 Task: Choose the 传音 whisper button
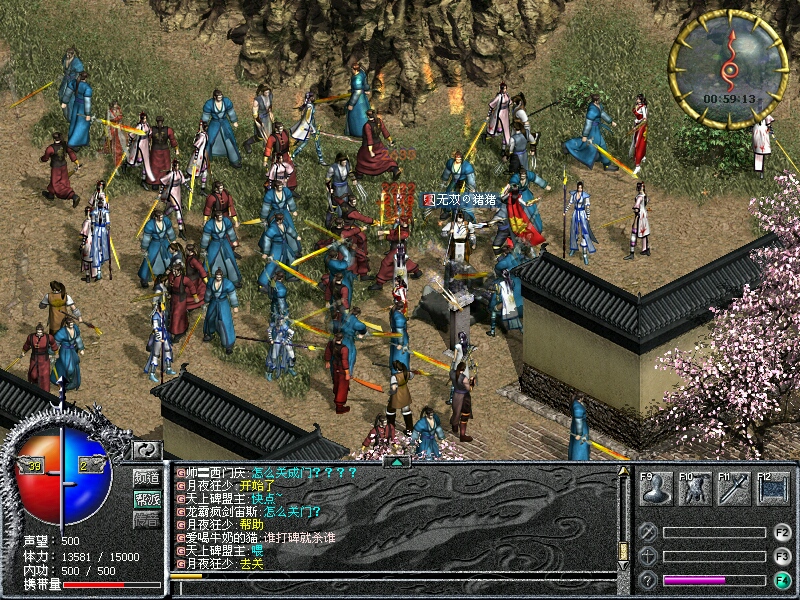tap(147, 519)
